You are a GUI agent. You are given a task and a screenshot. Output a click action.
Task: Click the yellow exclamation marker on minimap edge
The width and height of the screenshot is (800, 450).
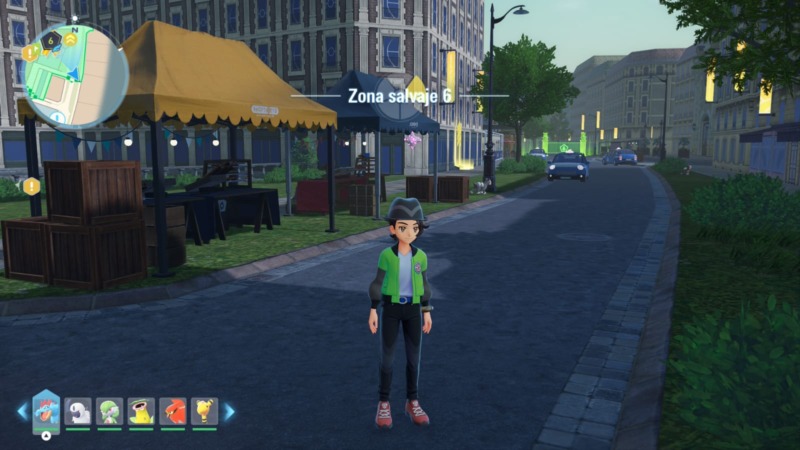pyautogui.click(x=30, y=53)
